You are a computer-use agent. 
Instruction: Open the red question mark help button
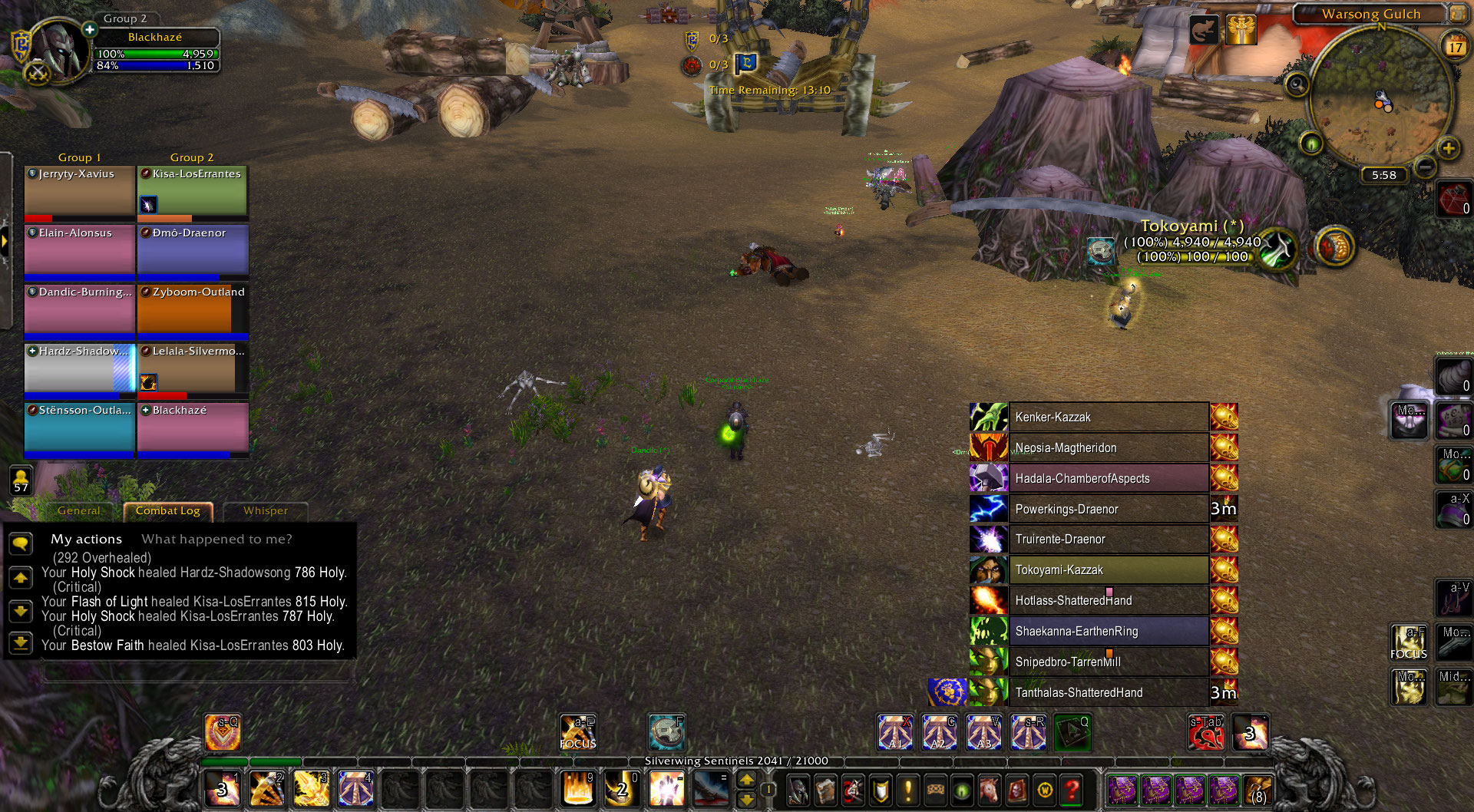(1072, 790)
